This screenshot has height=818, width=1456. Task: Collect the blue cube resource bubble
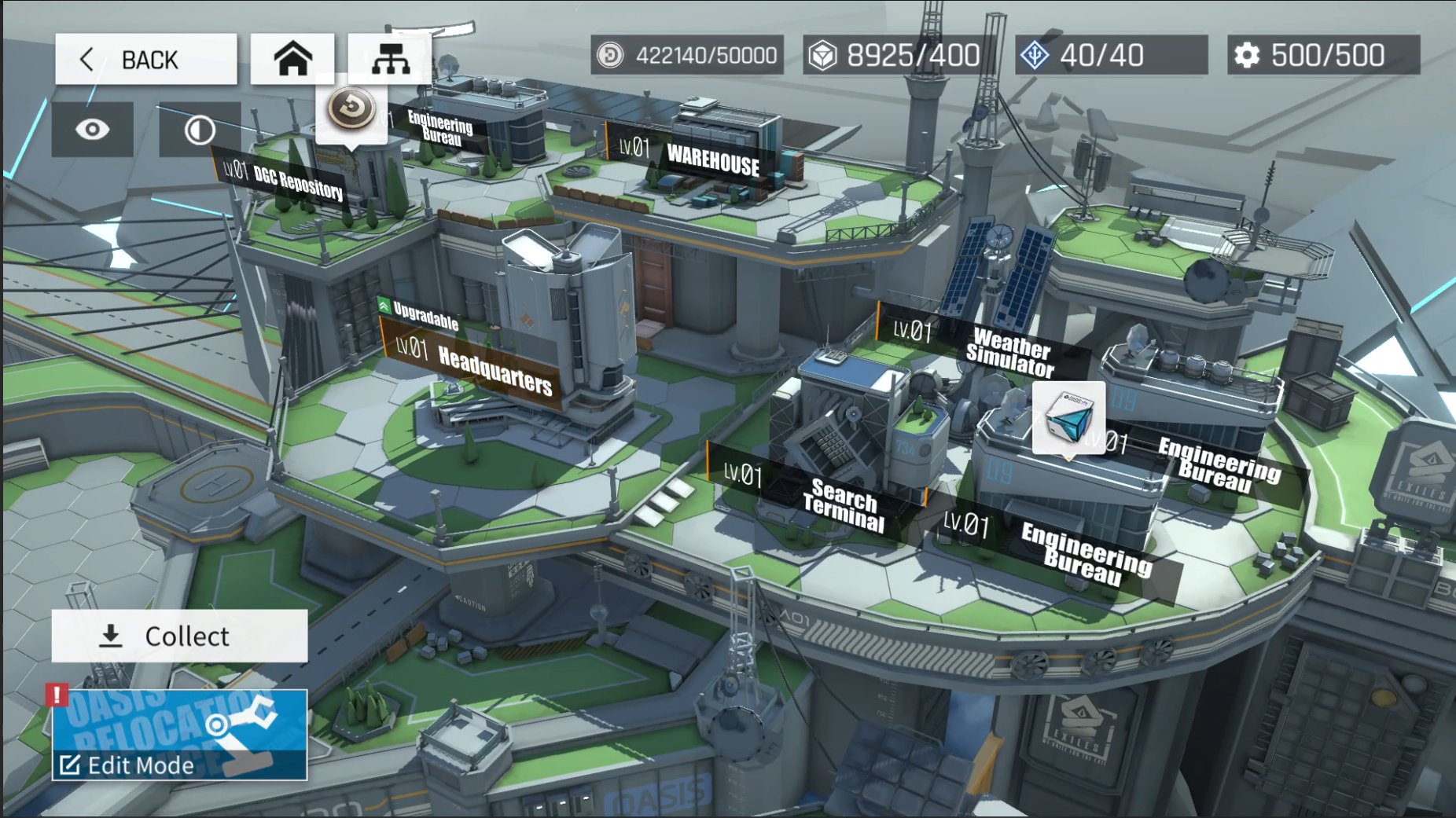click(x=1068, y=418)
